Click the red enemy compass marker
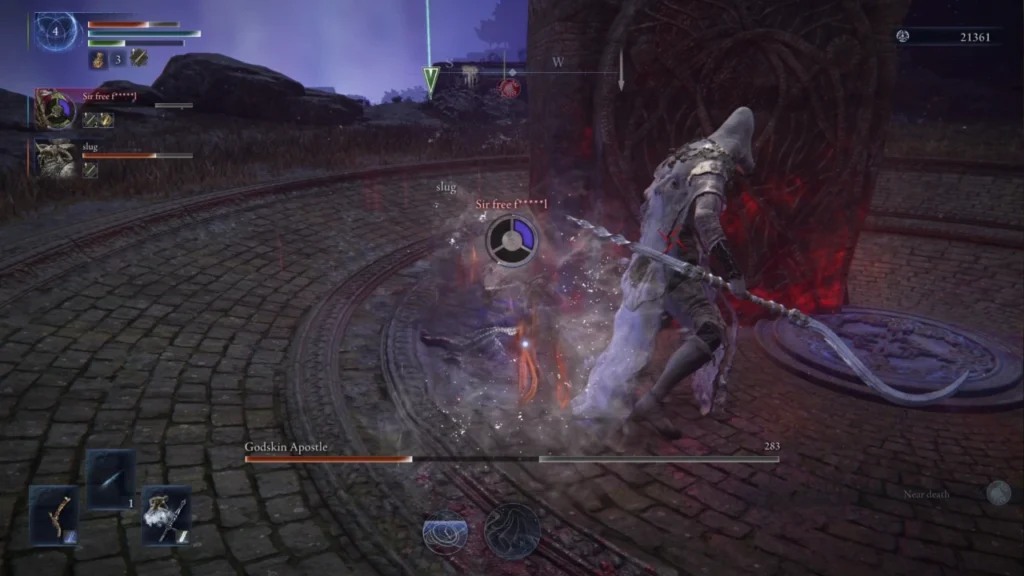This screenshot has width=1024, height=576. 510,88
